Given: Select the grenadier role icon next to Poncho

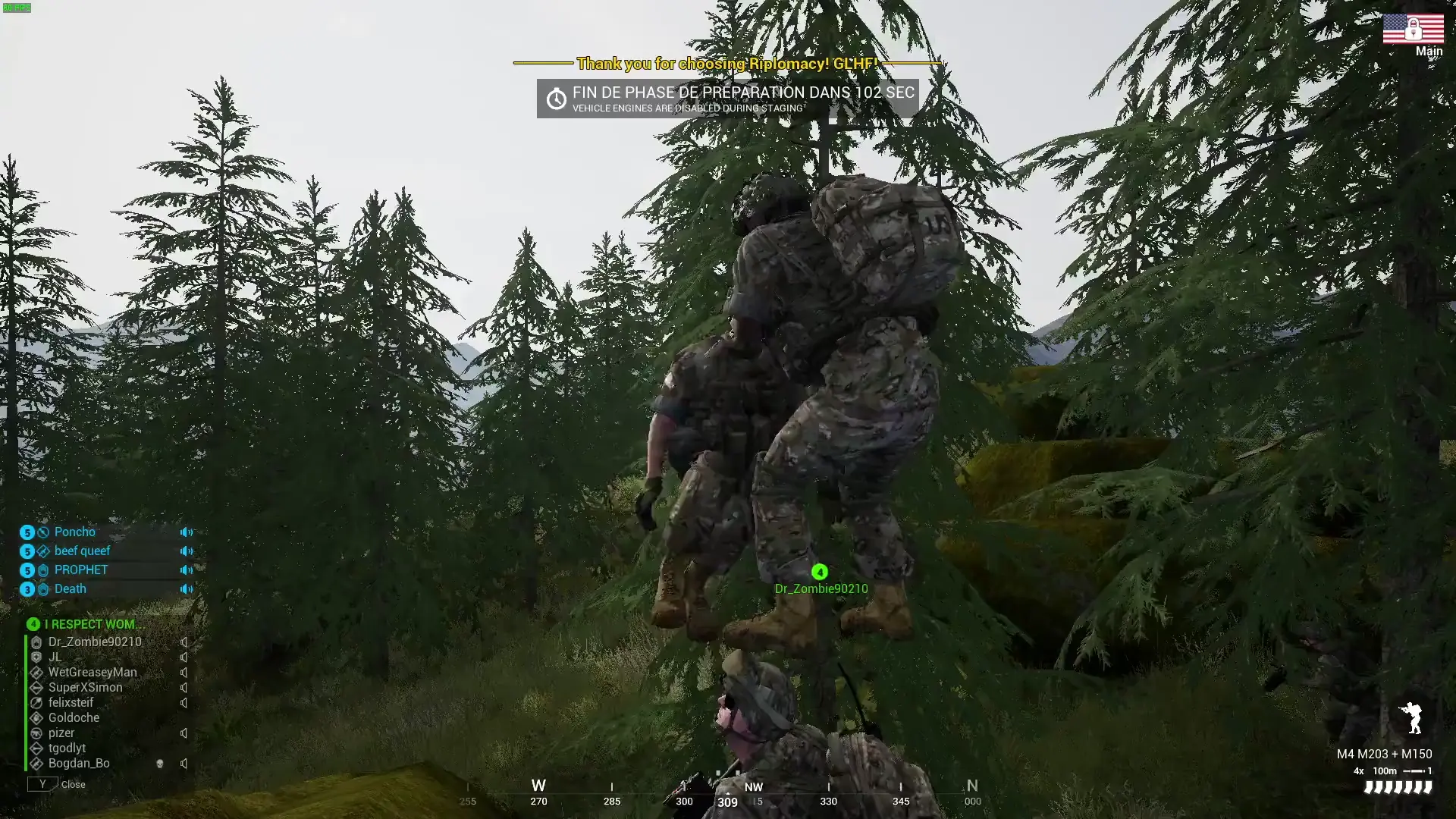Looking at the screenshot, I should (x=43, y=532).
